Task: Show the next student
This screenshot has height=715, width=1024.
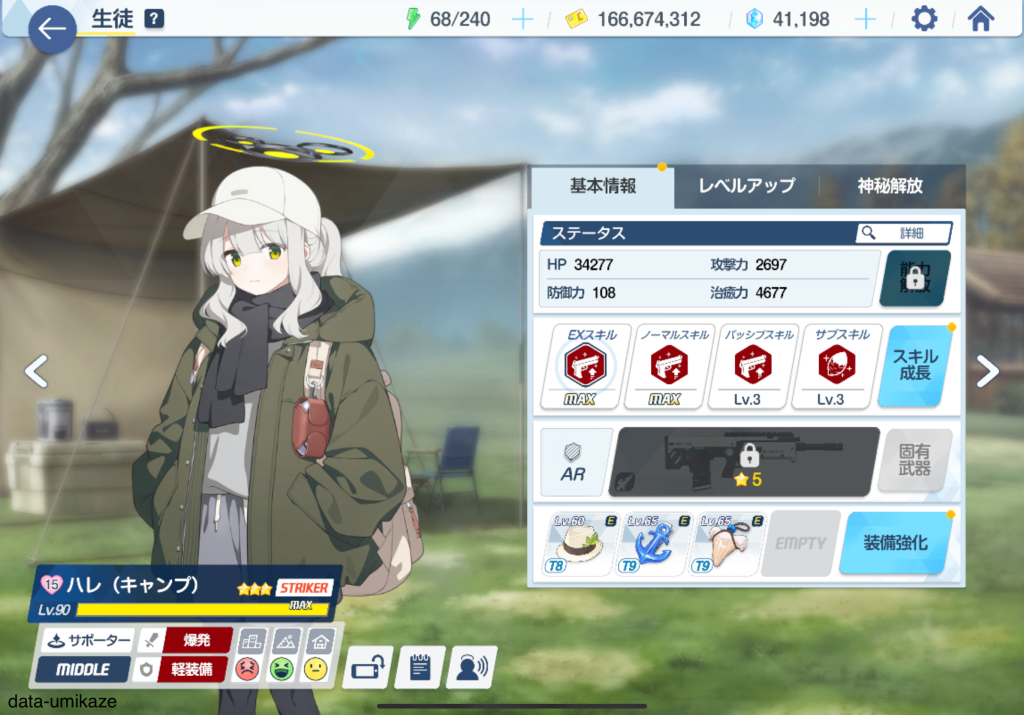Action: [x=987, y=371]
